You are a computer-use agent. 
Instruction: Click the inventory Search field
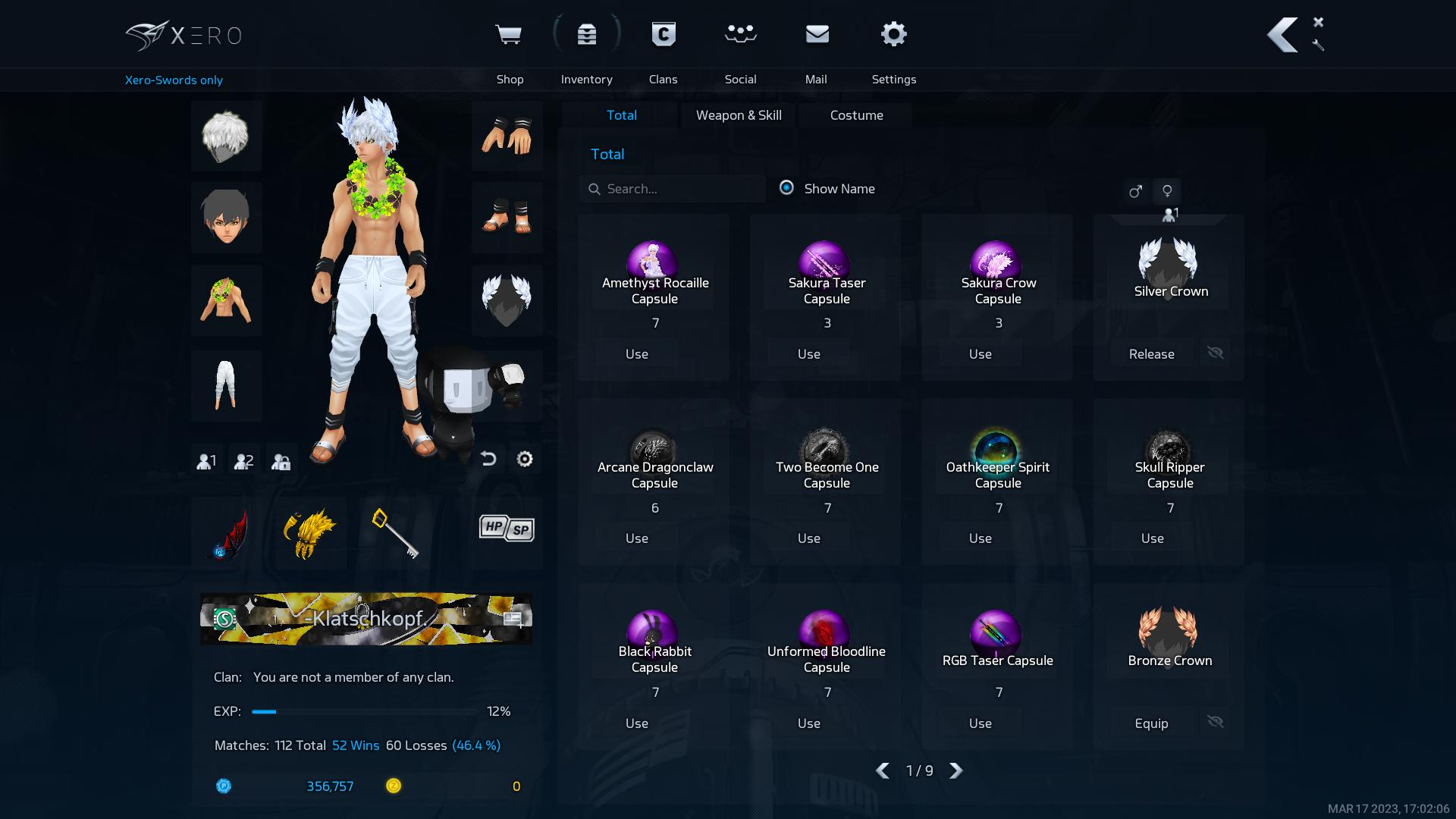(x=675, y=189)
